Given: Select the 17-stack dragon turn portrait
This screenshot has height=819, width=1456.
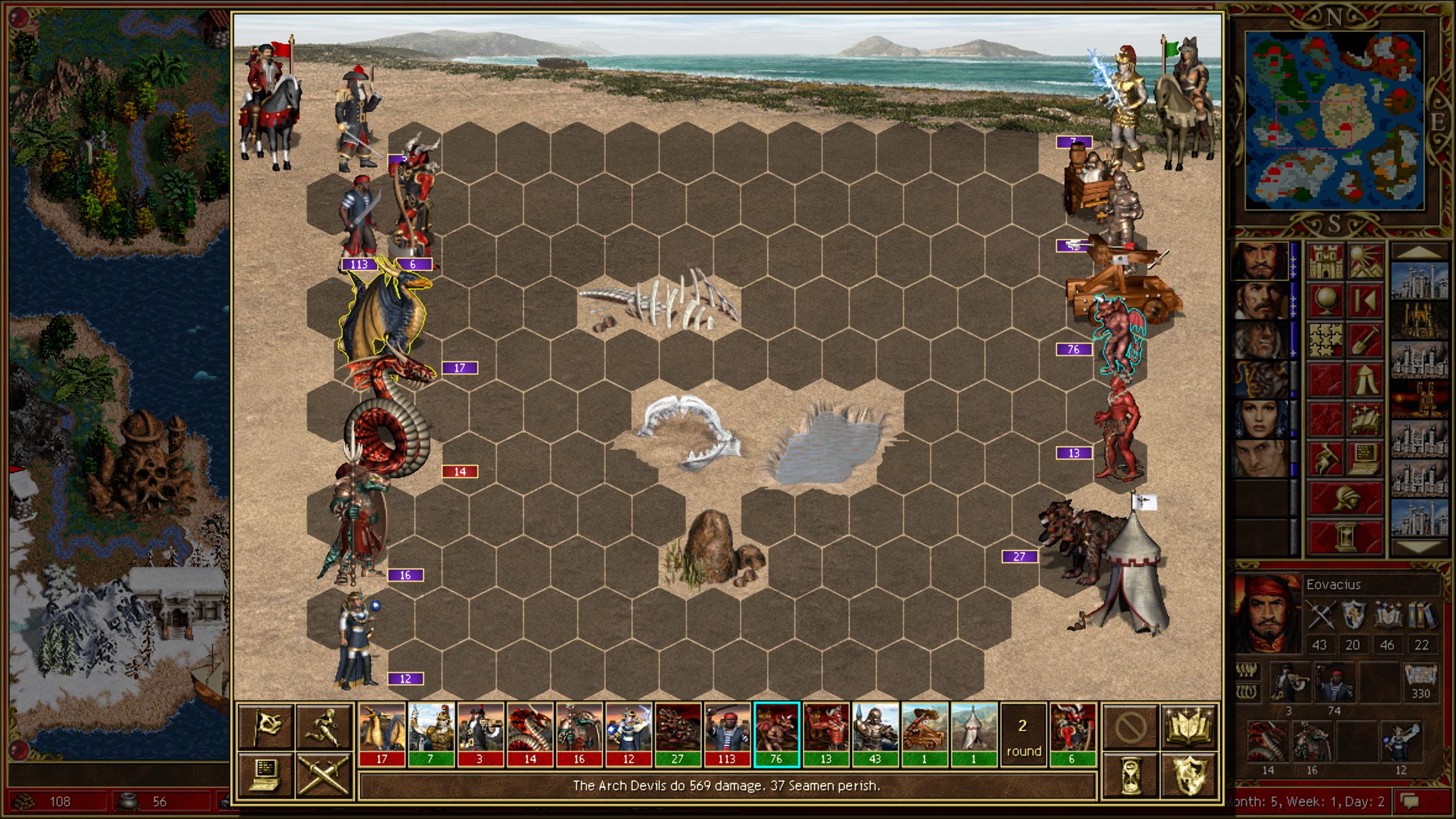Looking at the screenshot, I should 382,734.
